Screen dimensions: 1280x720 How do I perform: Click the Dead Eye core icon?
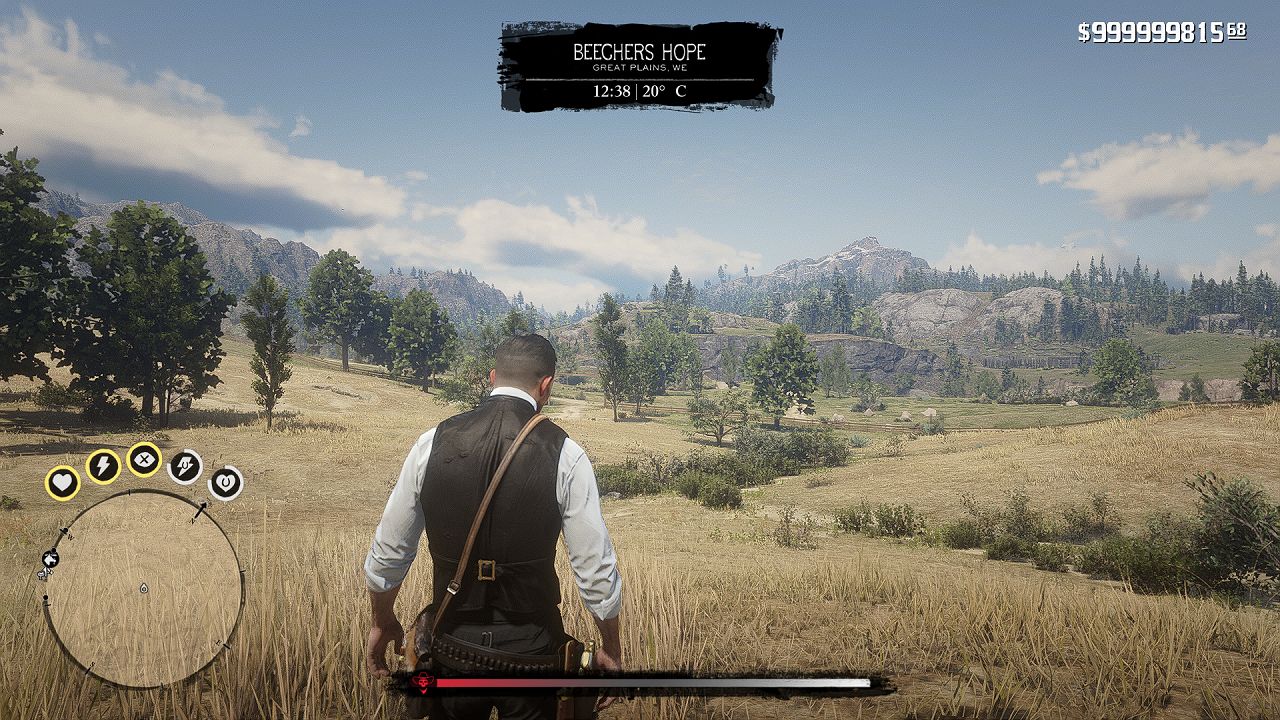tap(145, 459)
